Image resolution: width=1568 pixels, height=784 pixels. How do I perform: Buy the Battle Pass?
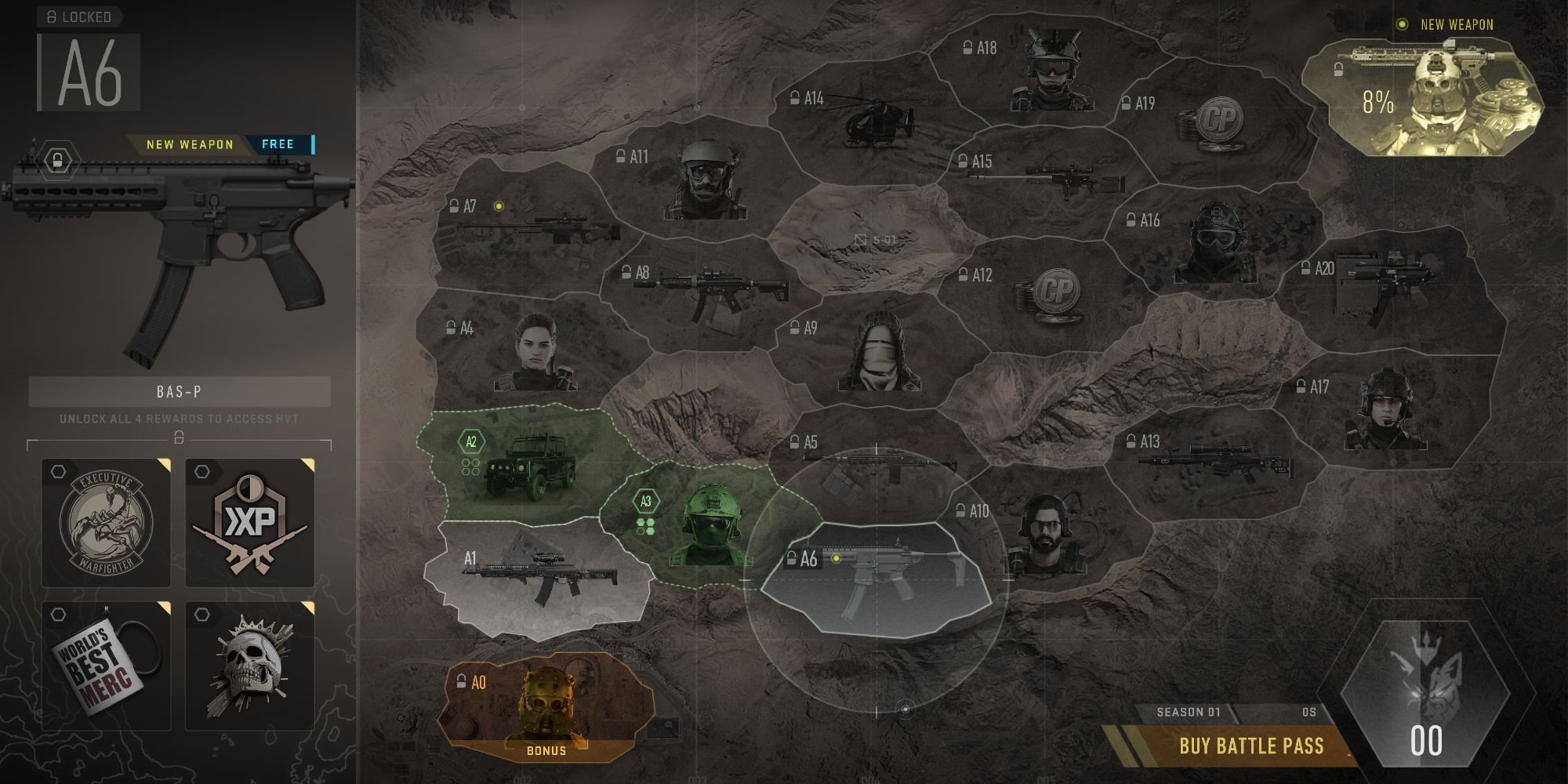point(1250,746)
